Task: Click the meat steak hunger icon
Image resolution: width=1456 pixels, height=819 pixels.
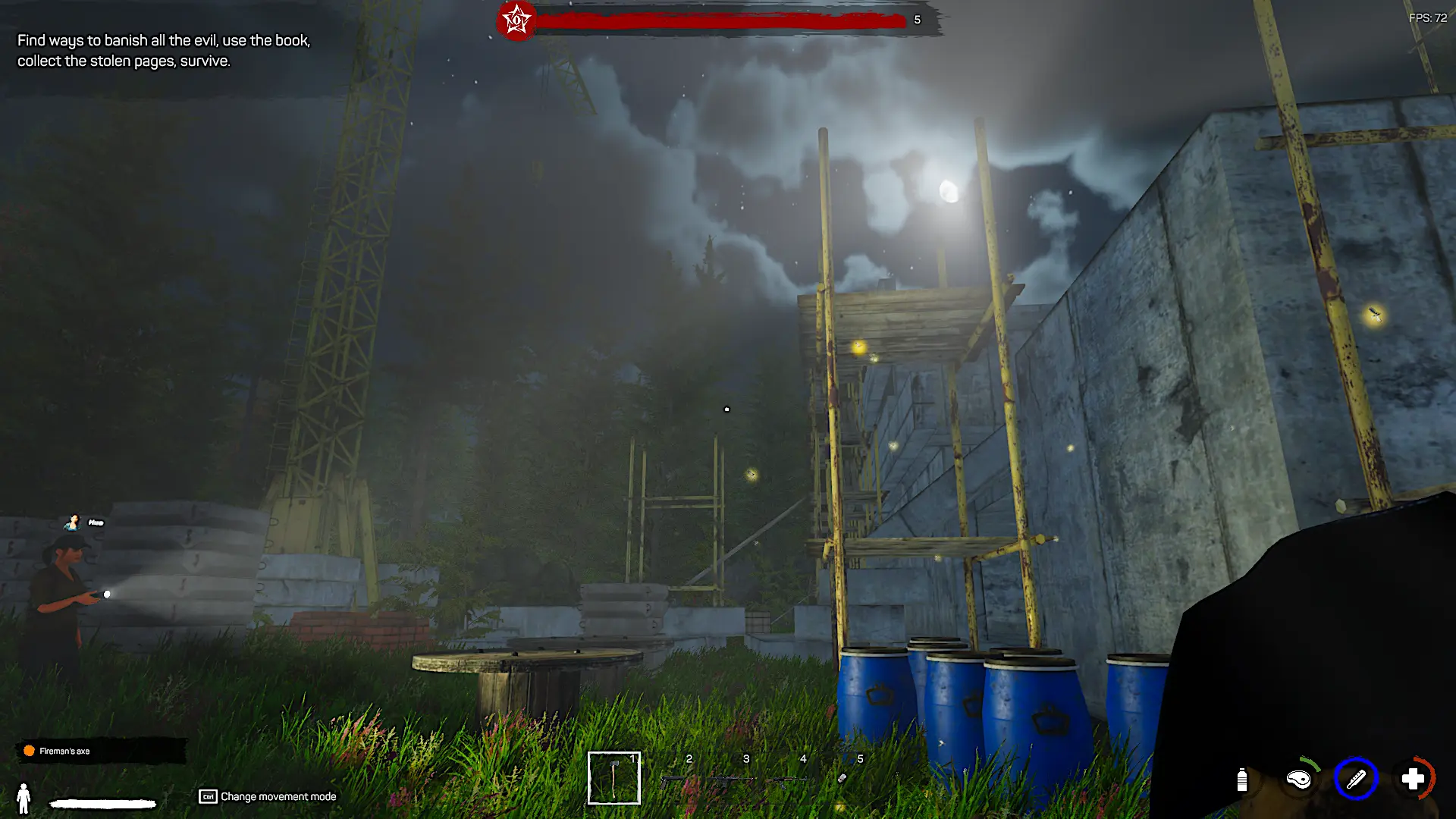Action: click(1299, 779)
